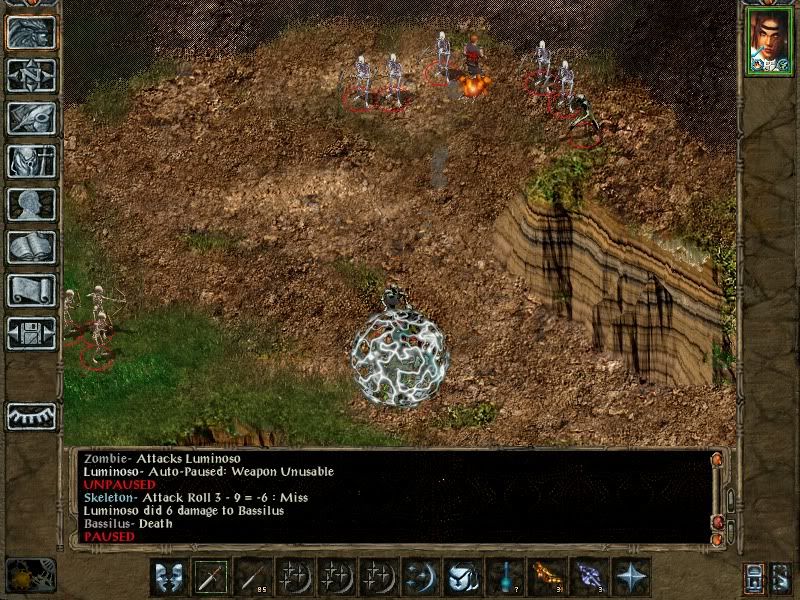Use the purple quick item slot

pyautogui.click(x=589, y=577)
